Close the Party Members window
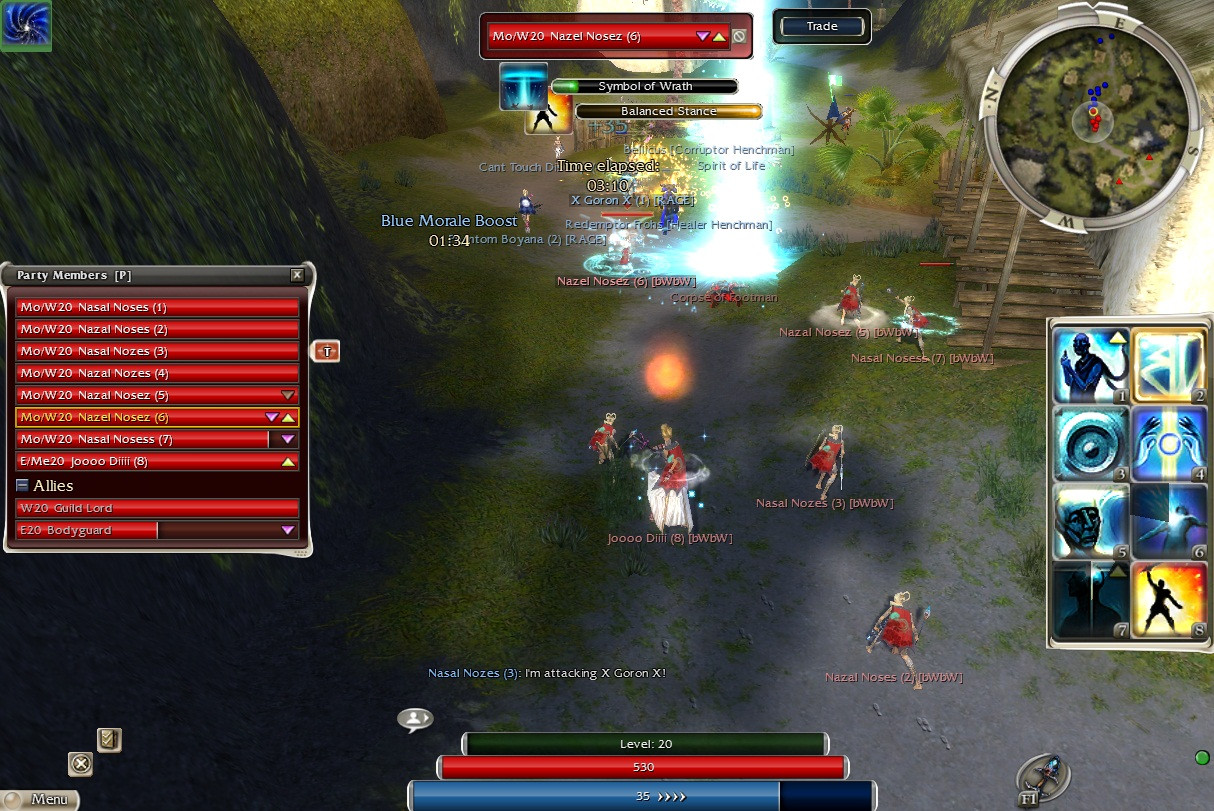Viewport: 1214px width, 811px height. click(297, 275)
